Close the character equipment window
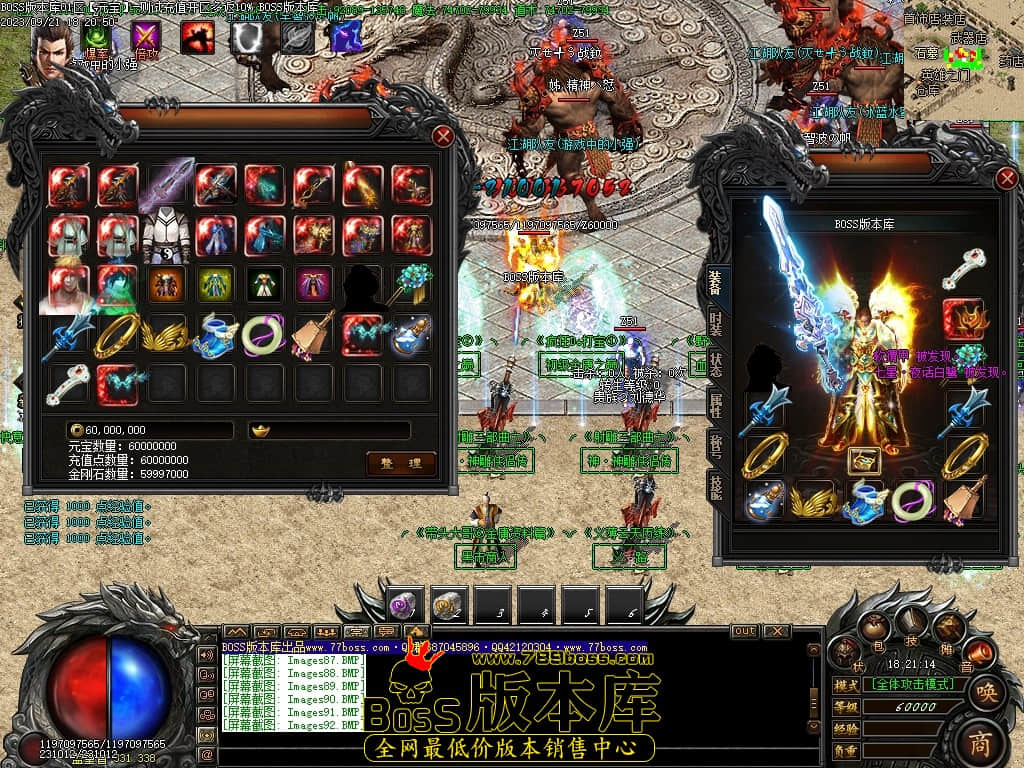 tap(1006, 179)
